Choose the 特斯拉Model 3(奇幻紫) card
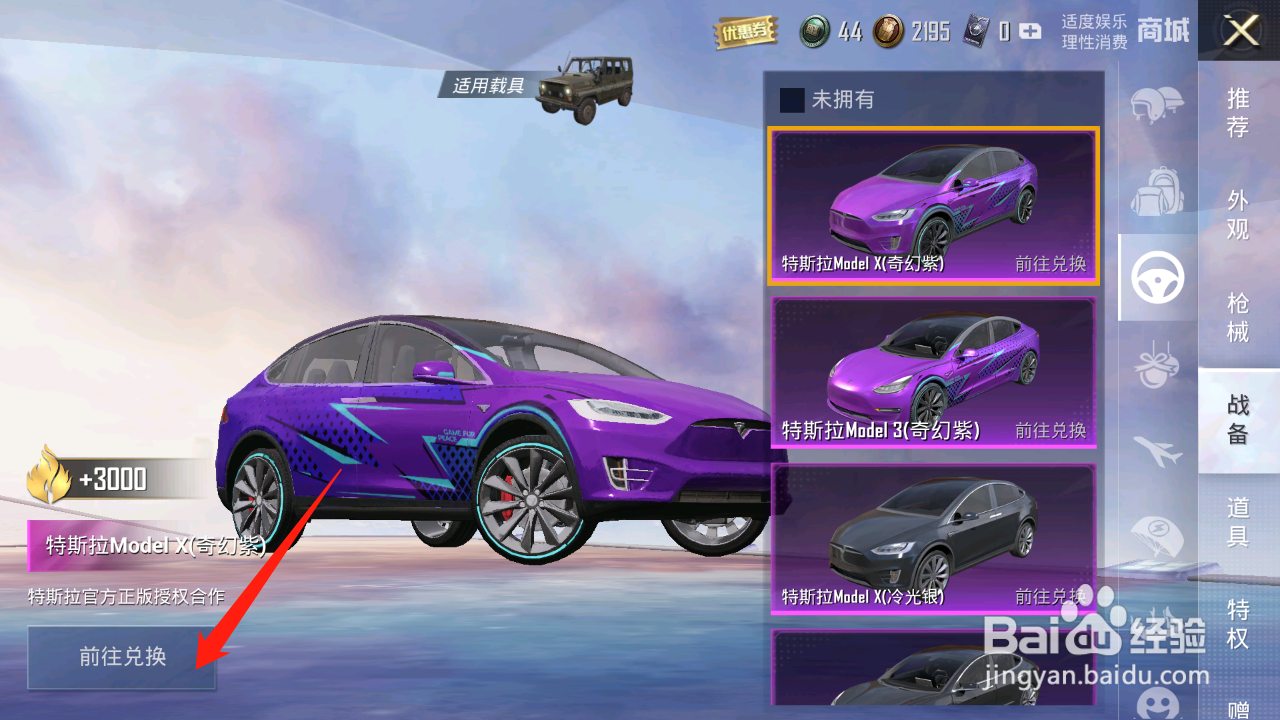Screen dimensions: 1280x720 [932, 372]
